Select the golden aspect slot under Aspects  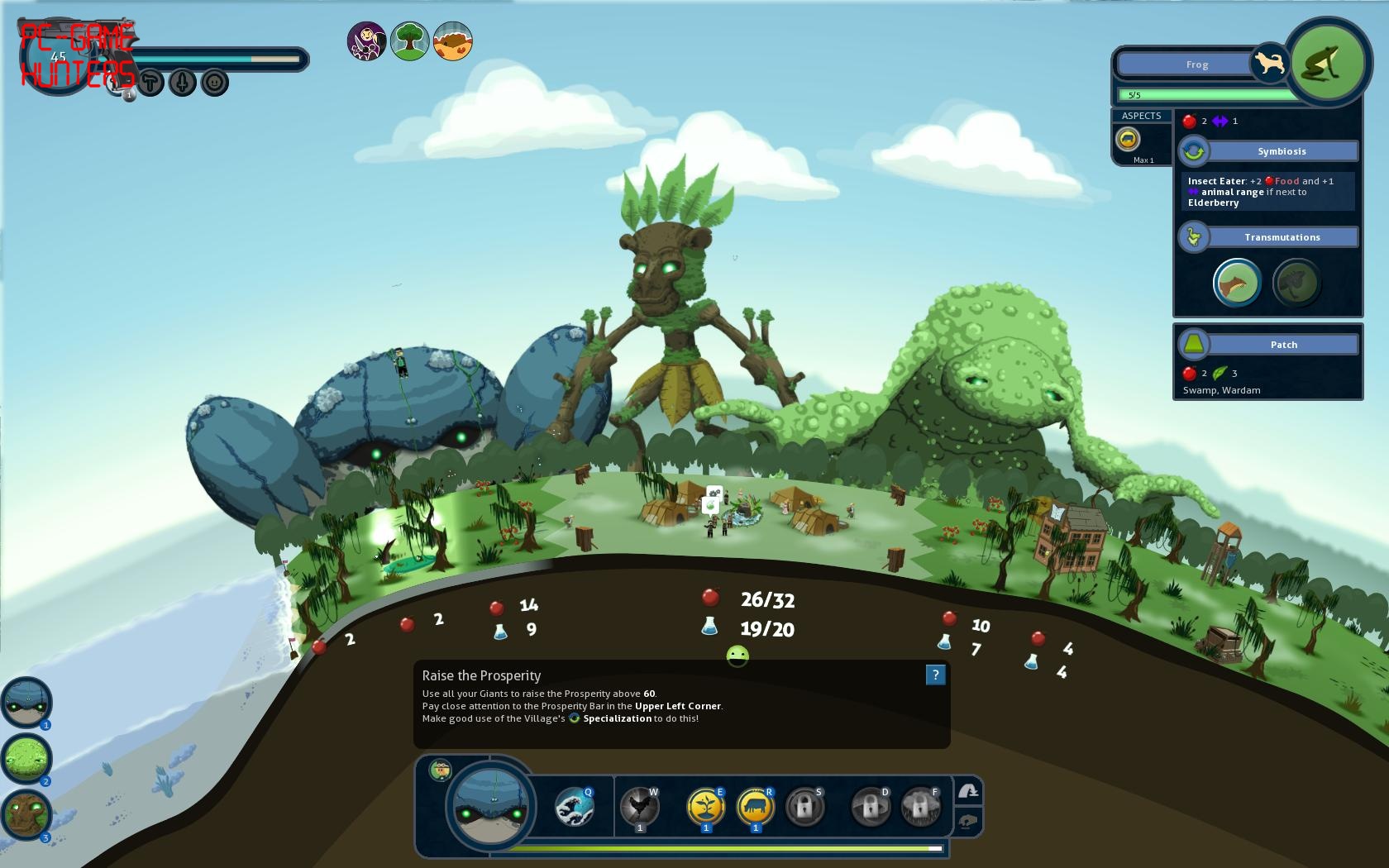click(x=1128, y=139)
